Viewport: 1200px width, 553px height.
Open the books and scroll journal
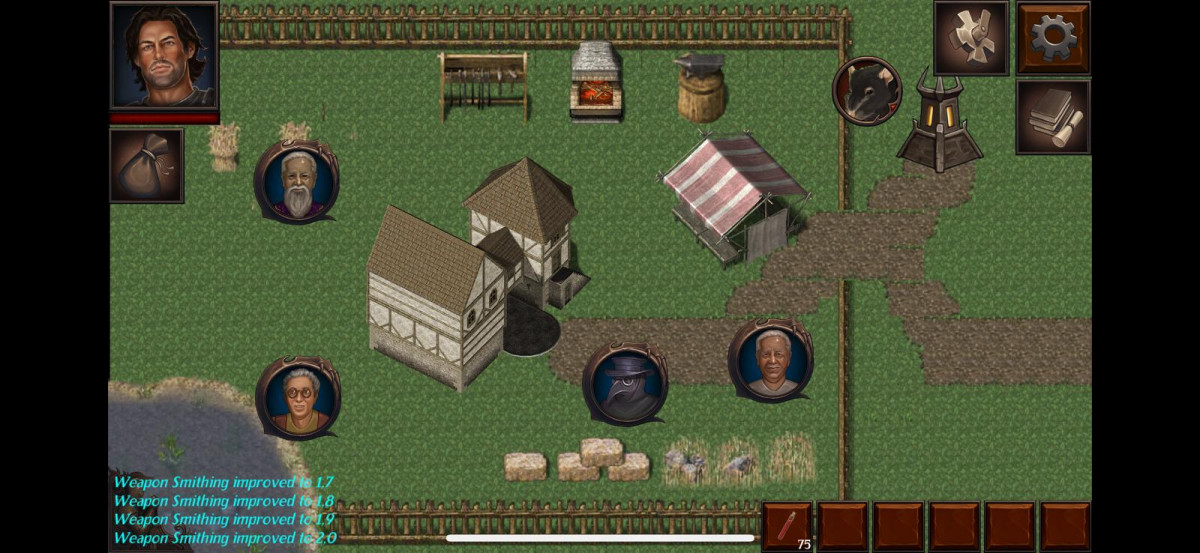pyautogui.click(x=1053, y=117)
